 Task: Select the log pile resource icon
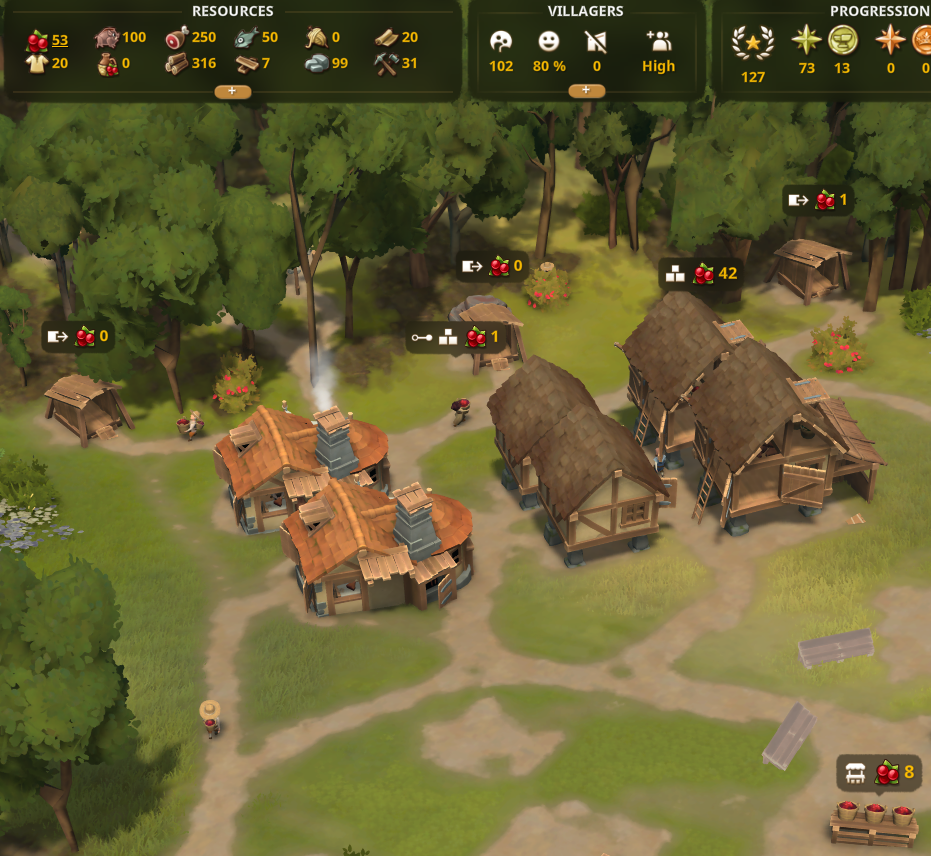(x=176, y=64)
